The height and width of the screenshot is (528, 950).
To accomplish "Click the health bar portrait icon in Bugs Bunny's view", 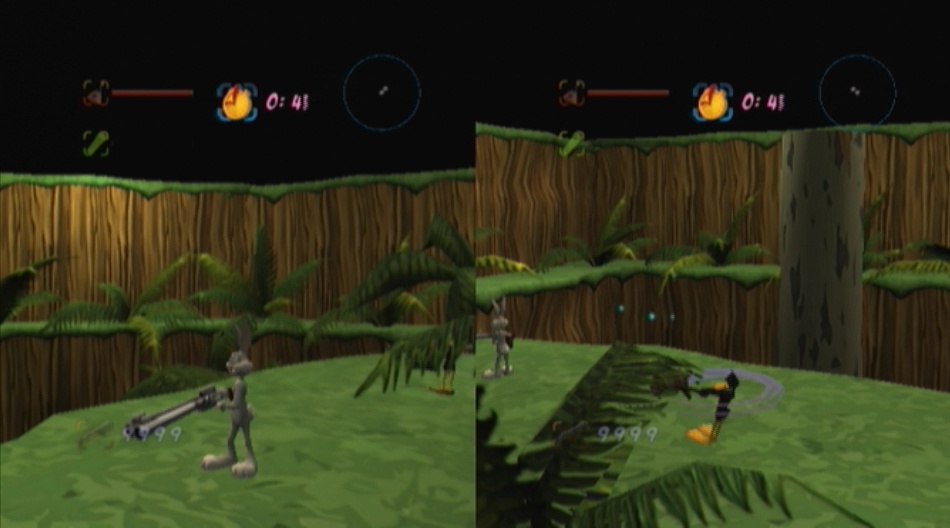I will click(x=96, y=94).
